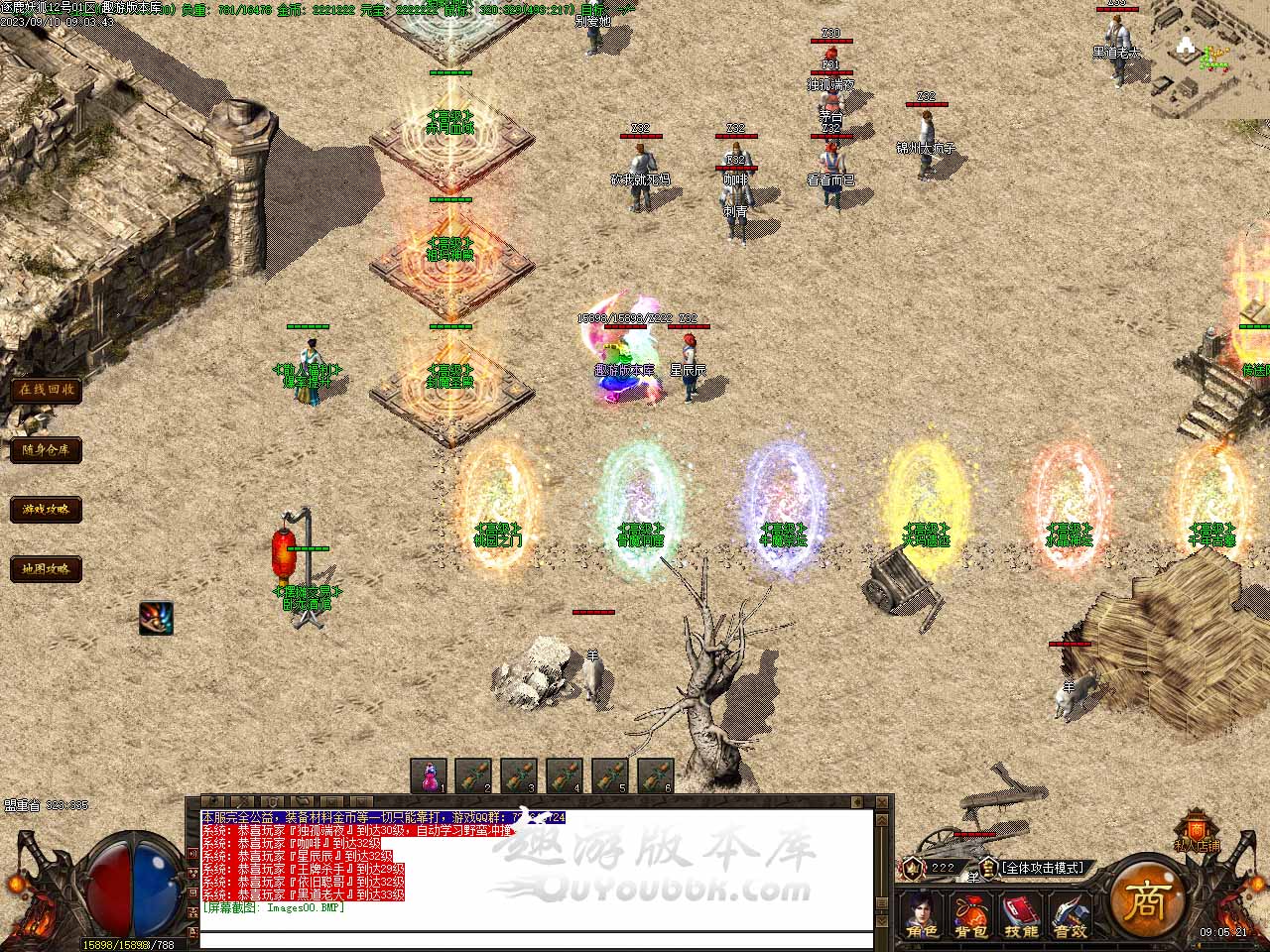Click the chat text input field
1270x952 pixels.
(536, 940)
